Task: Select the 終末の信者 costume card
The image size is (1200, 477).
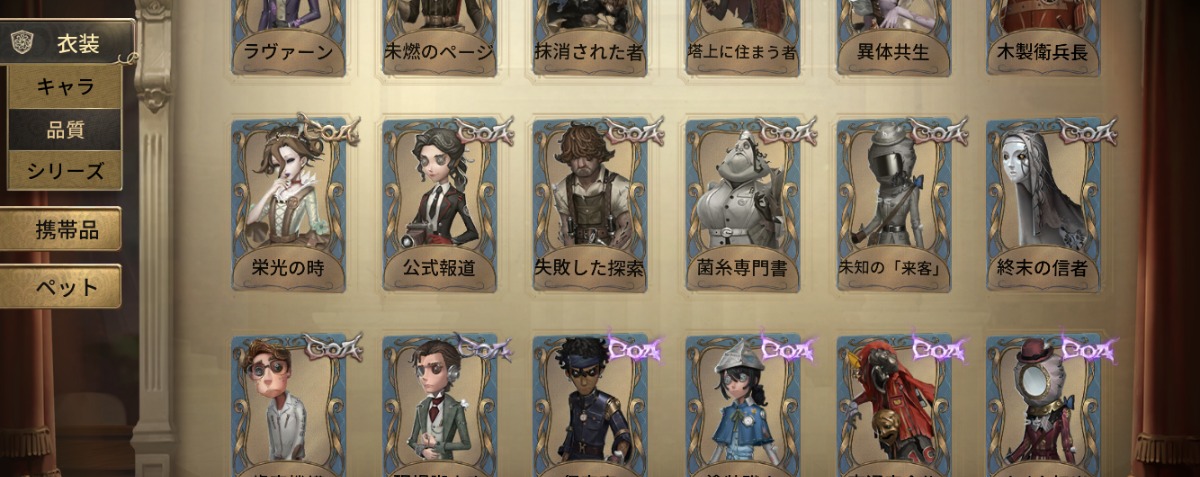Action: [x=1043, y=205]
